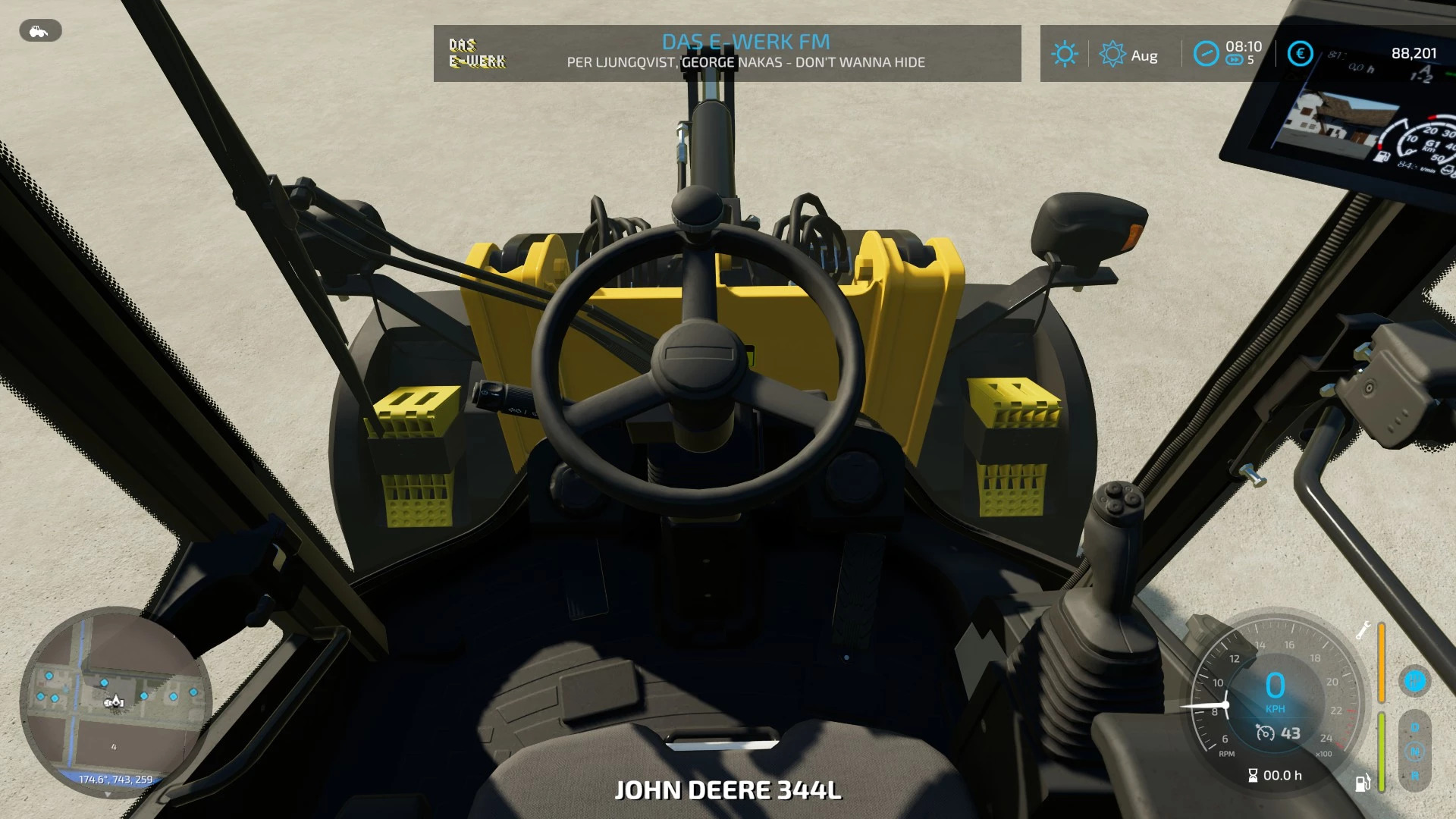Toggle the blue gear-shift indicator circle
The width and height of the screenshot is (1456, 819).
click(x=1414, y=680)
